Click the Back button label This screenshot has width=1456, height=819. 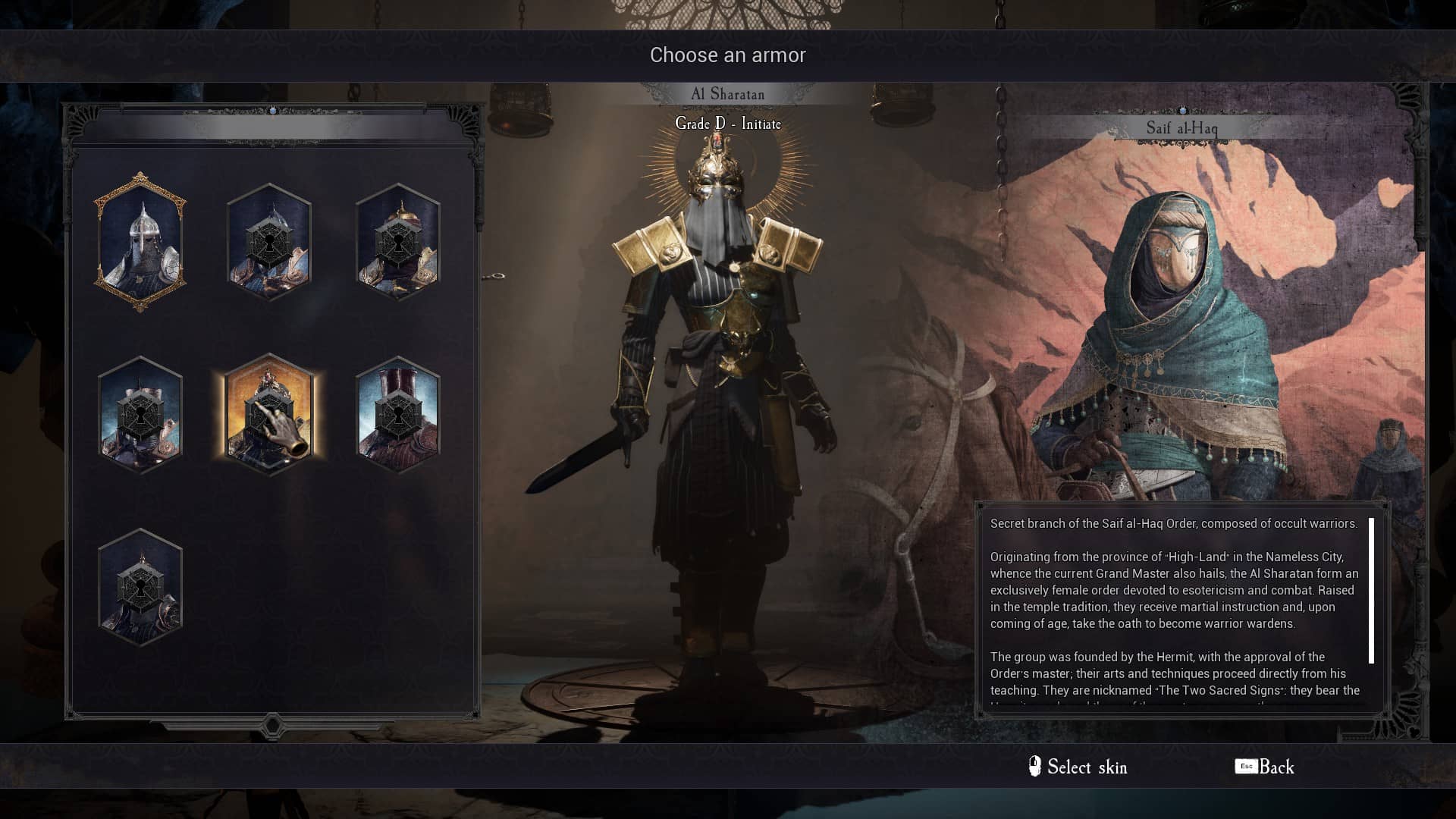[1276, 767]
